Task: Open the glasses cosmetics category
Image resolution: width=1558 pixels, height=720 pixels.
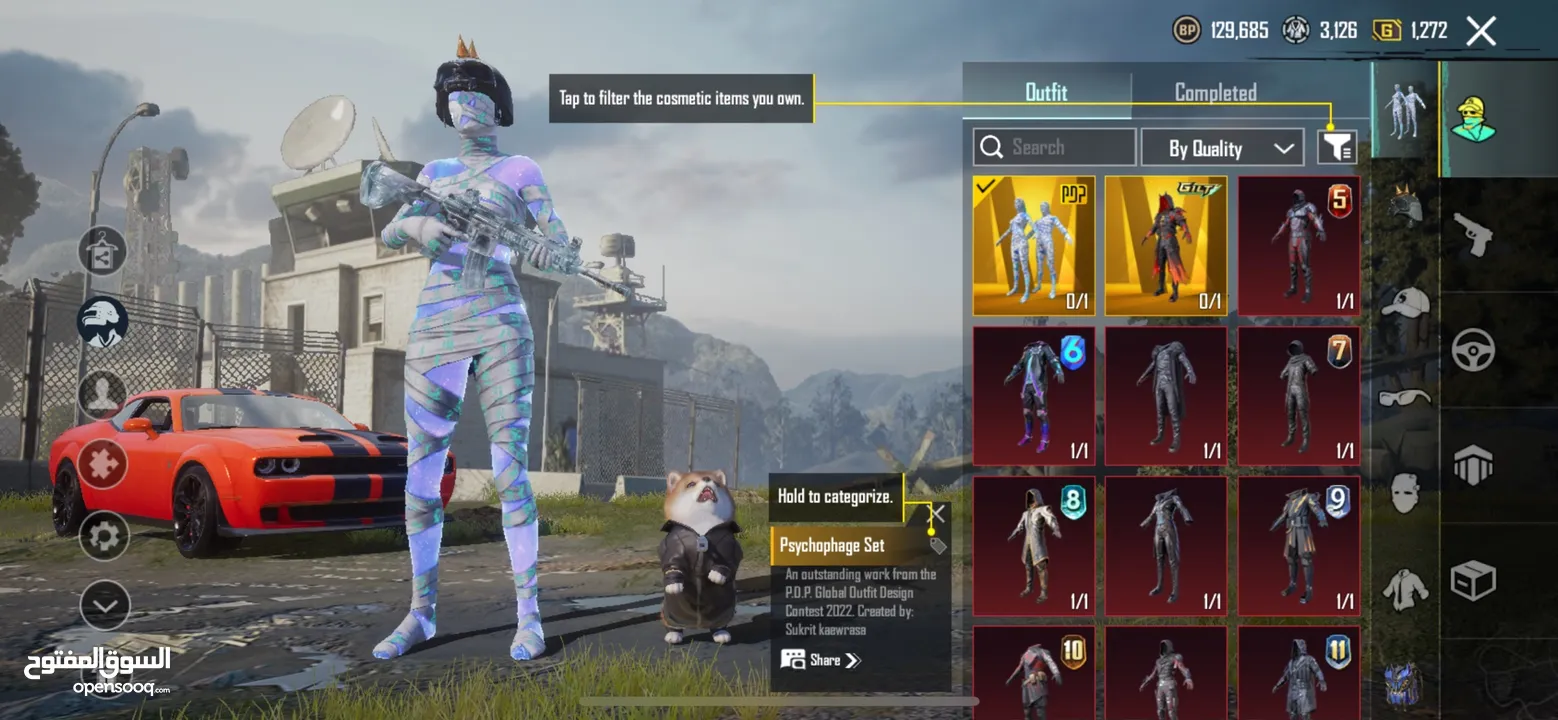Action: [x=1405, y=399]
